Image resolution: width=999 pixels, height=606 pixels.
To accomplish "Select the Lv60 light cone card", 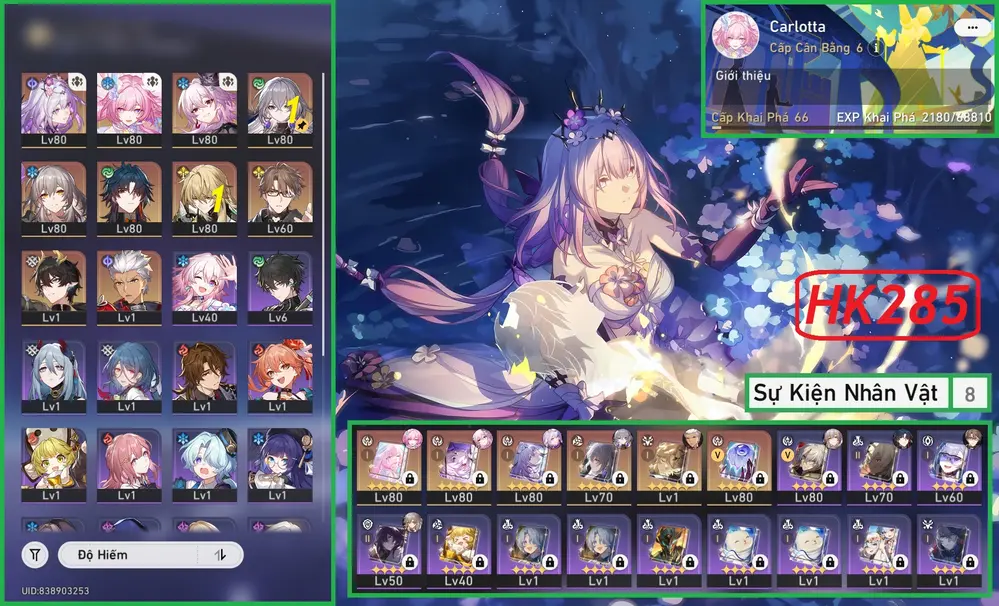I will [948, 468].
